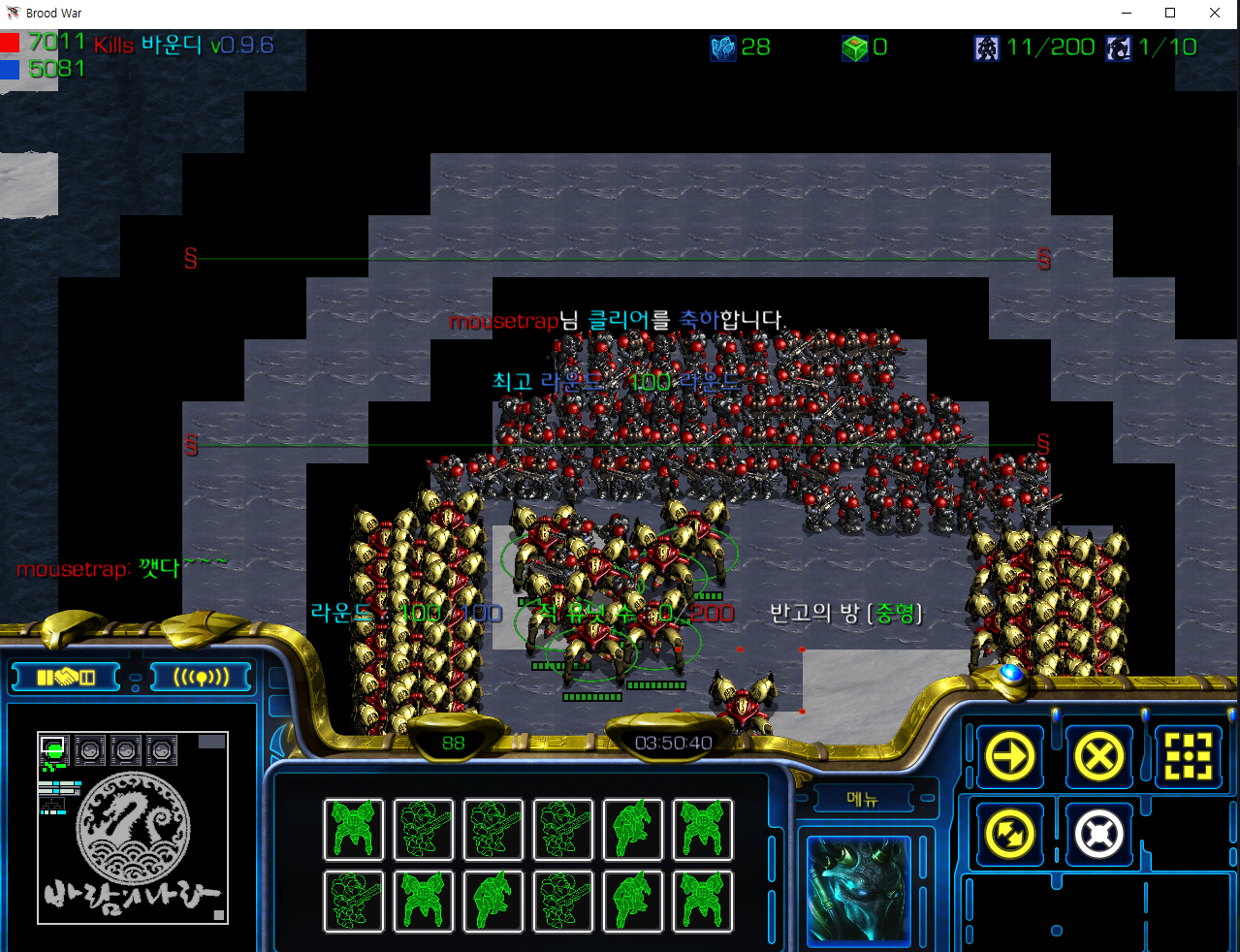The image size is (1240, 952).
Task: Issue the Stop command
Action: coord(1098,756)
